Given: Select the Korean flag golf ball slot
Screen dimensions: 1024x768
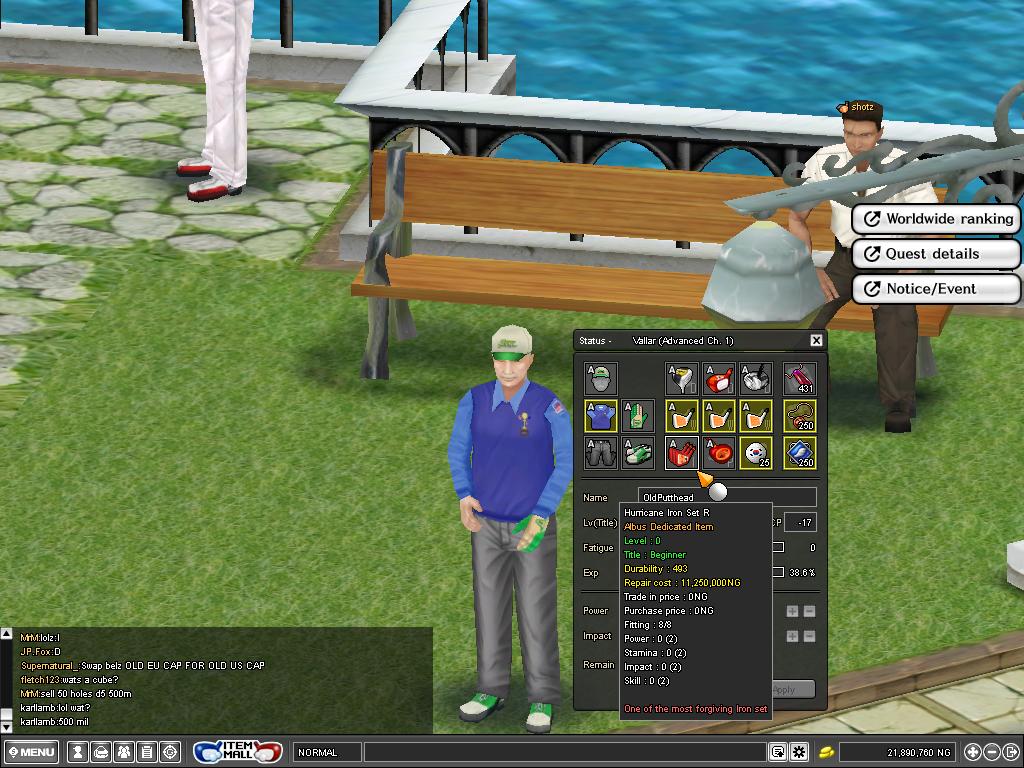Looking at the screenshot, I should [x=756, y=453].
